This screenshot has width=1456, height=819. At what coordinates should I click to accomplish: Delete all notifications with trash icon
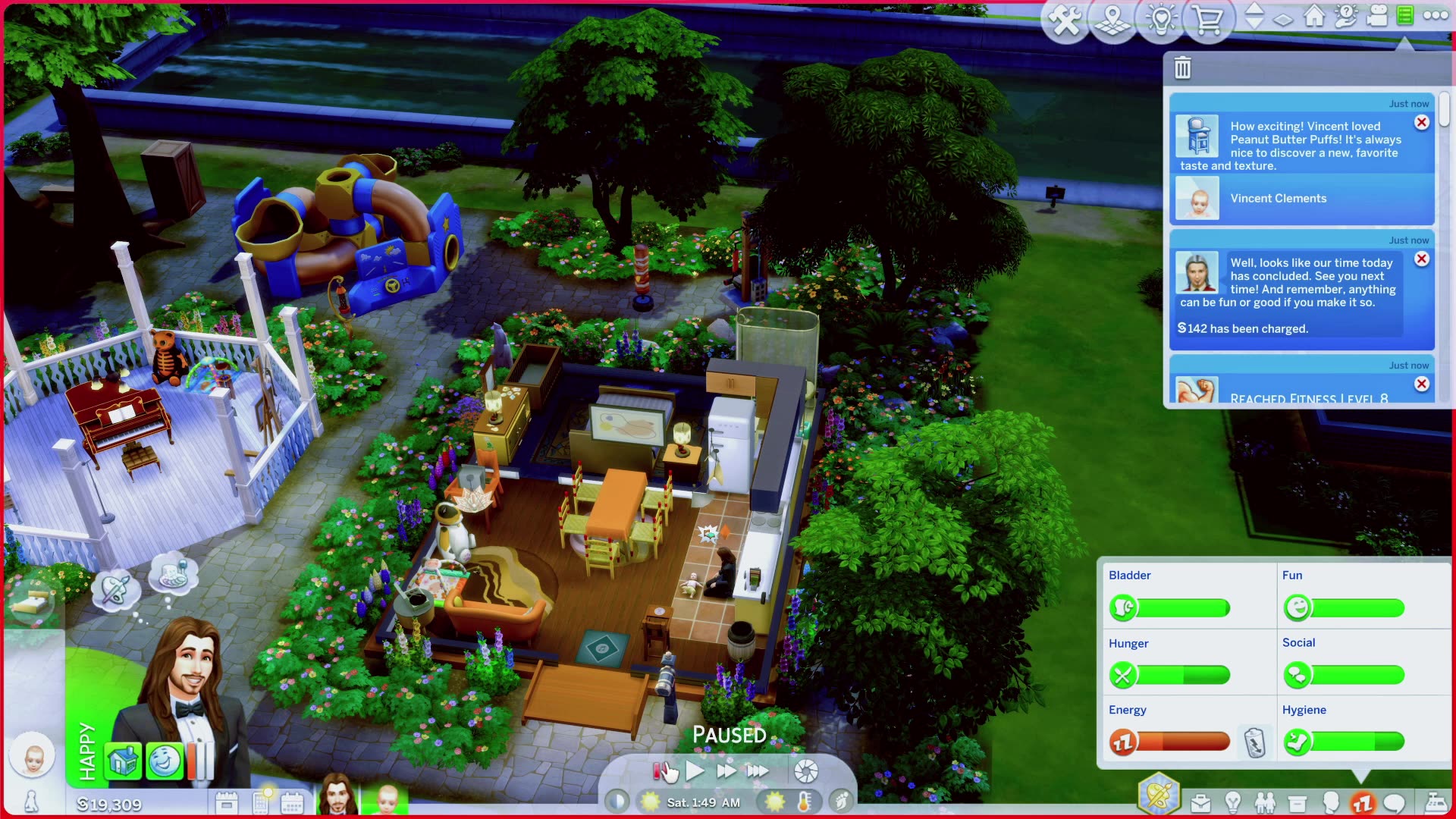(1183, 67)
